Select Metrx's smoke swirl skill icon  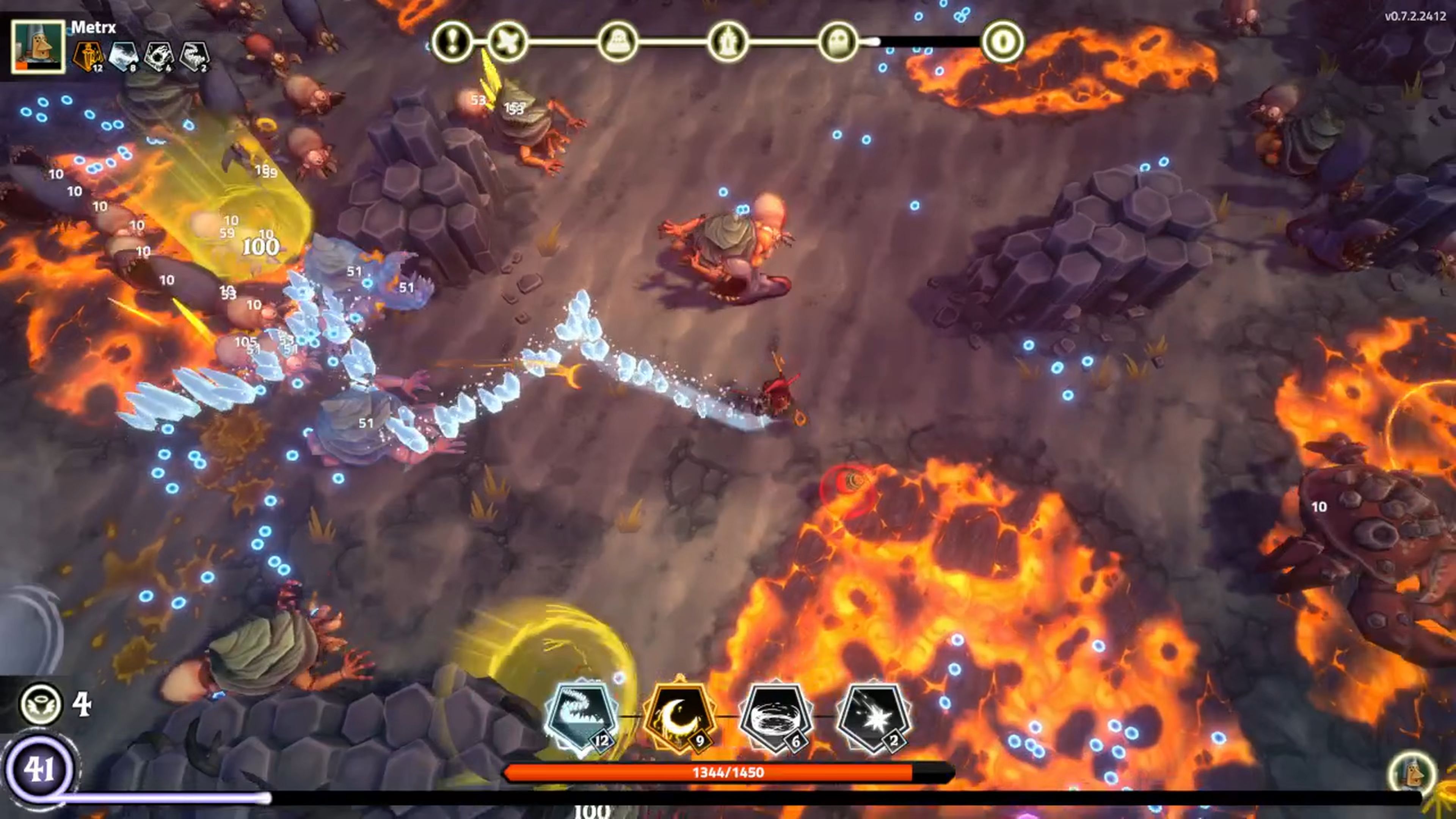[194, 56]
